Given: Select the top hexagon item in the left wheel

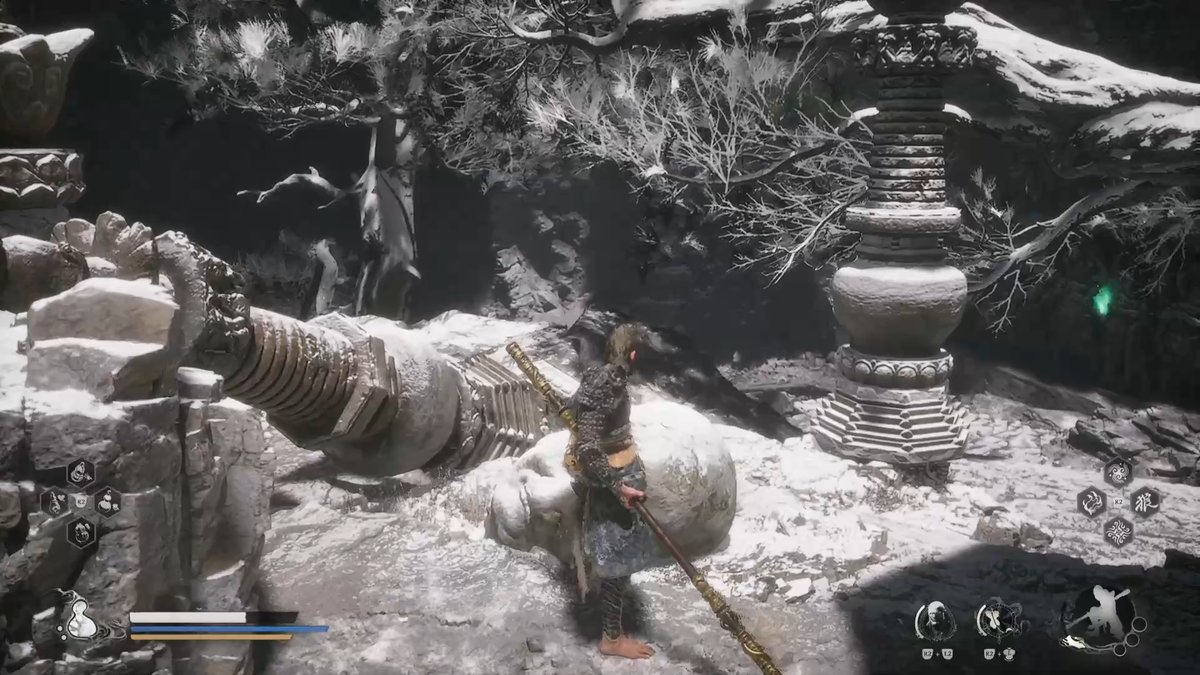Looking at the screenshot, I should 81,473.
